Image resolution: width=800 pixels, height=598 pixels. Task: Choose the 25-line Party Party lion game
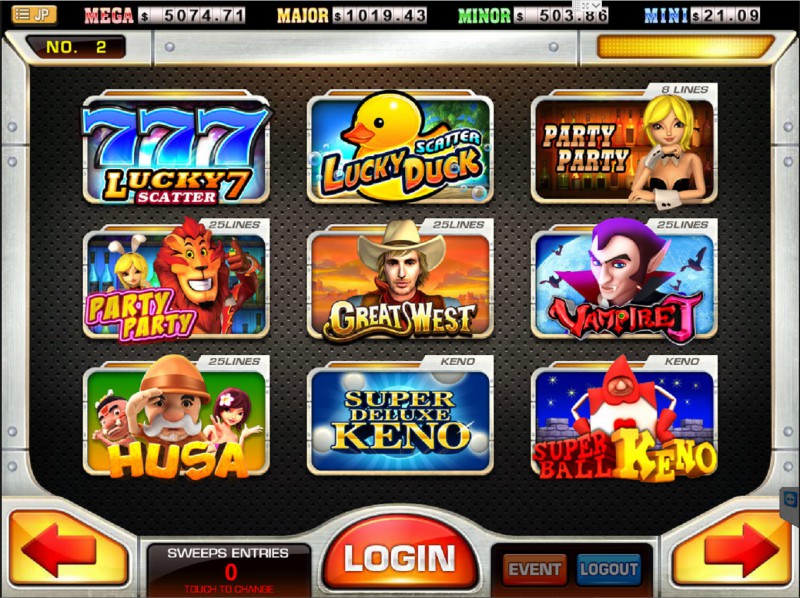(x=176, y=284)
